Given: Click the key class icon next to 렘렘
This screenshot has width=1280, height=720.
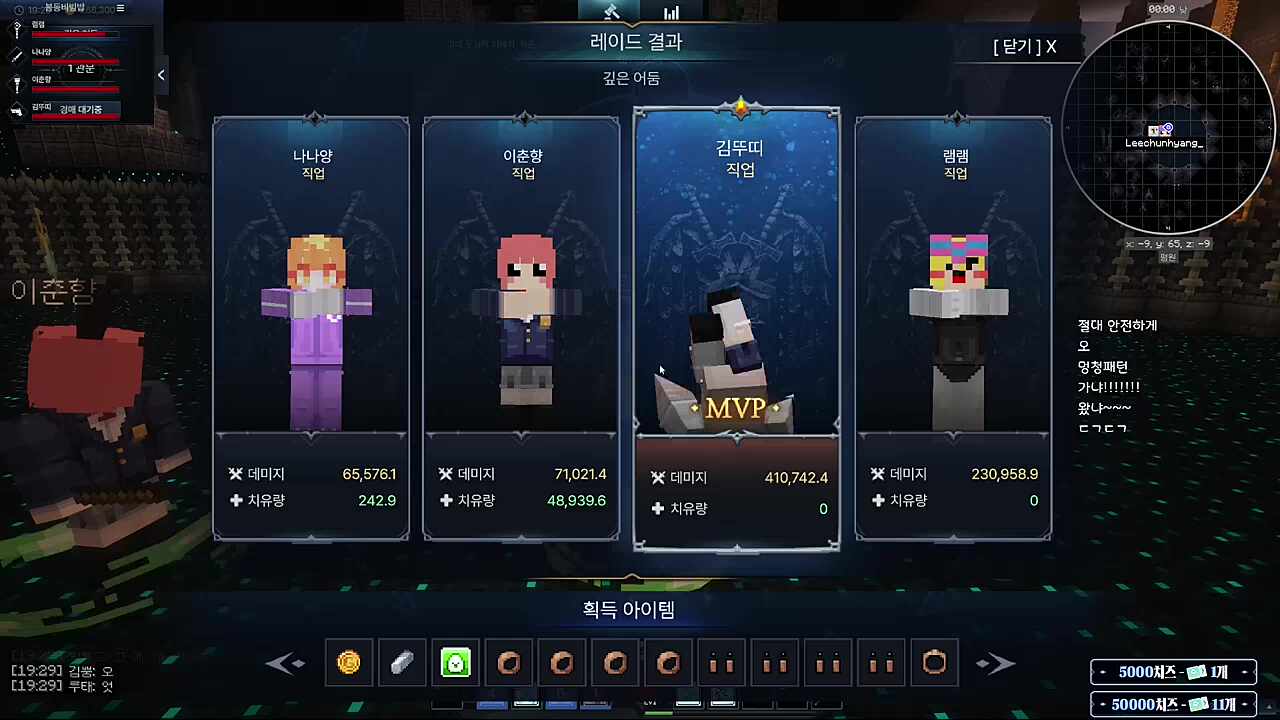Looking at the screenshot, I should click(16, 29).
